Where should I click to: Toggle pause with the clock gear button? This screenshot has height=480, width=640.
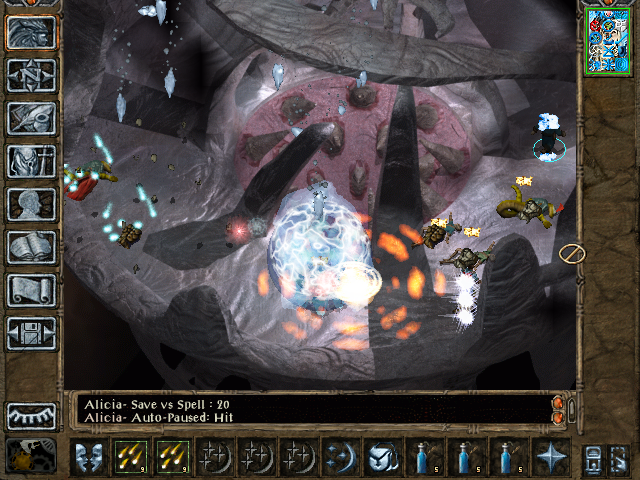click(31, 456)
